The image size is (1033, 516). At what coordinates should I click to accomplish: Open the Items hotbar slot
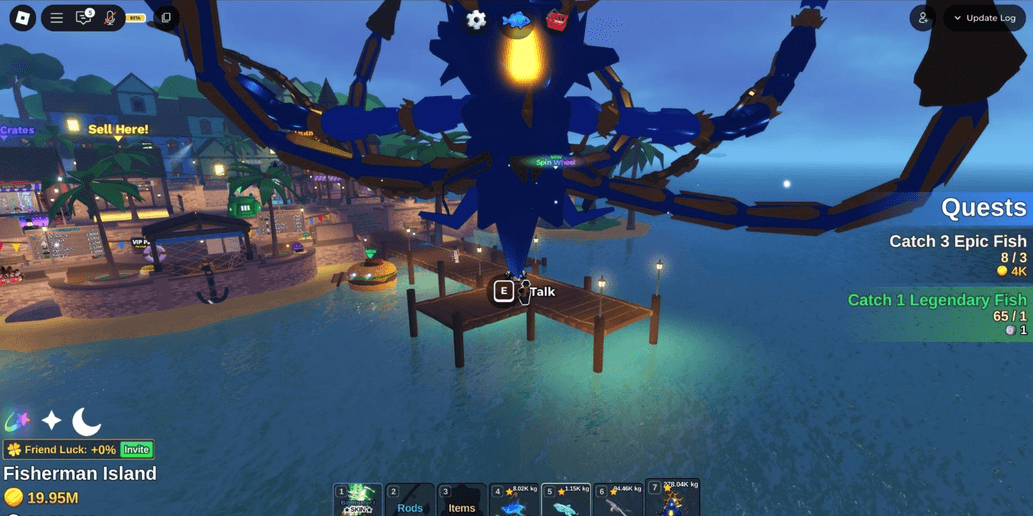click(x=462, y=500)
